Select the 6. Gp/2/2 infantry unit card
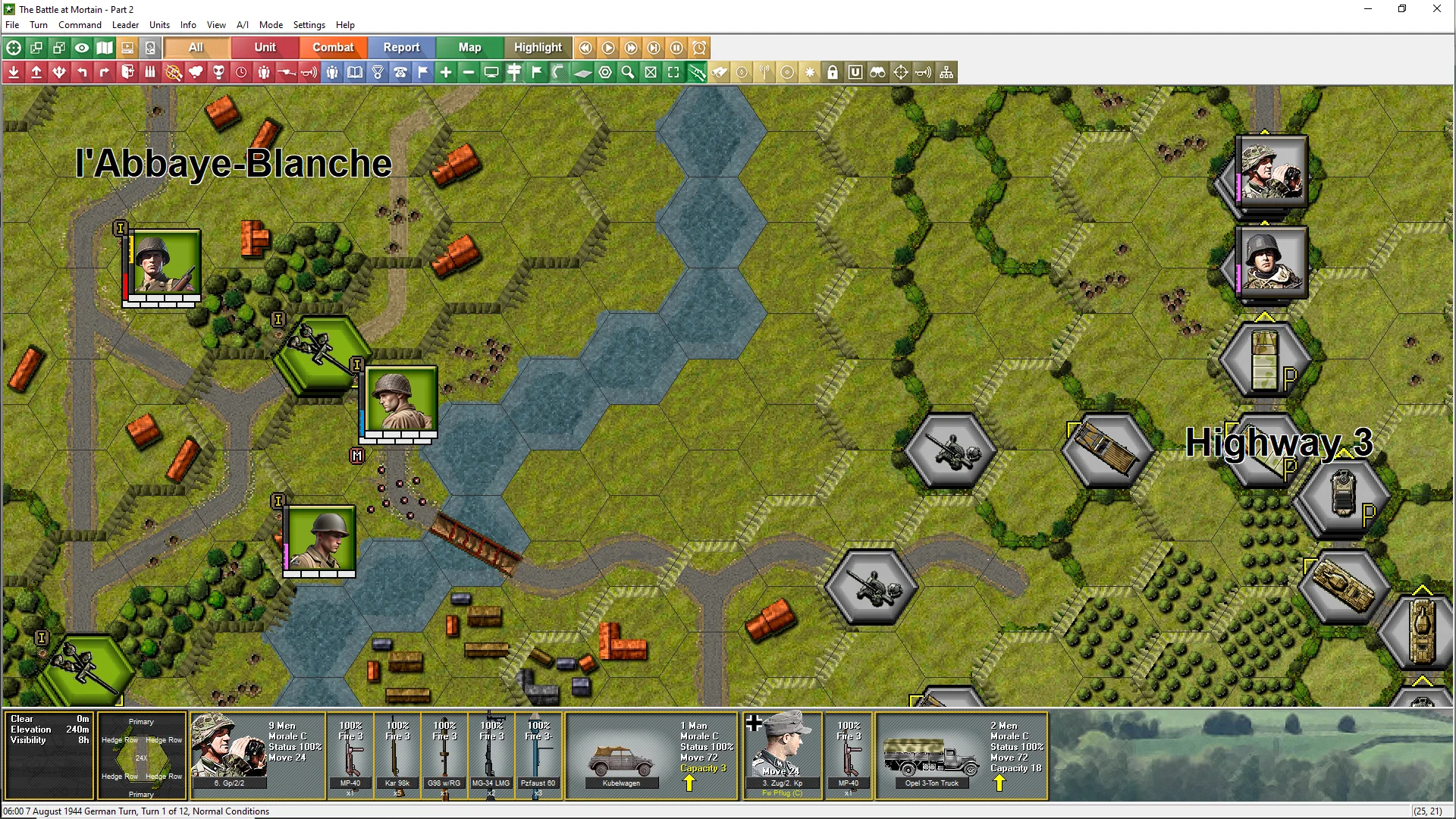The width and height of the screenshot is (1456, 819). [258, 755]
